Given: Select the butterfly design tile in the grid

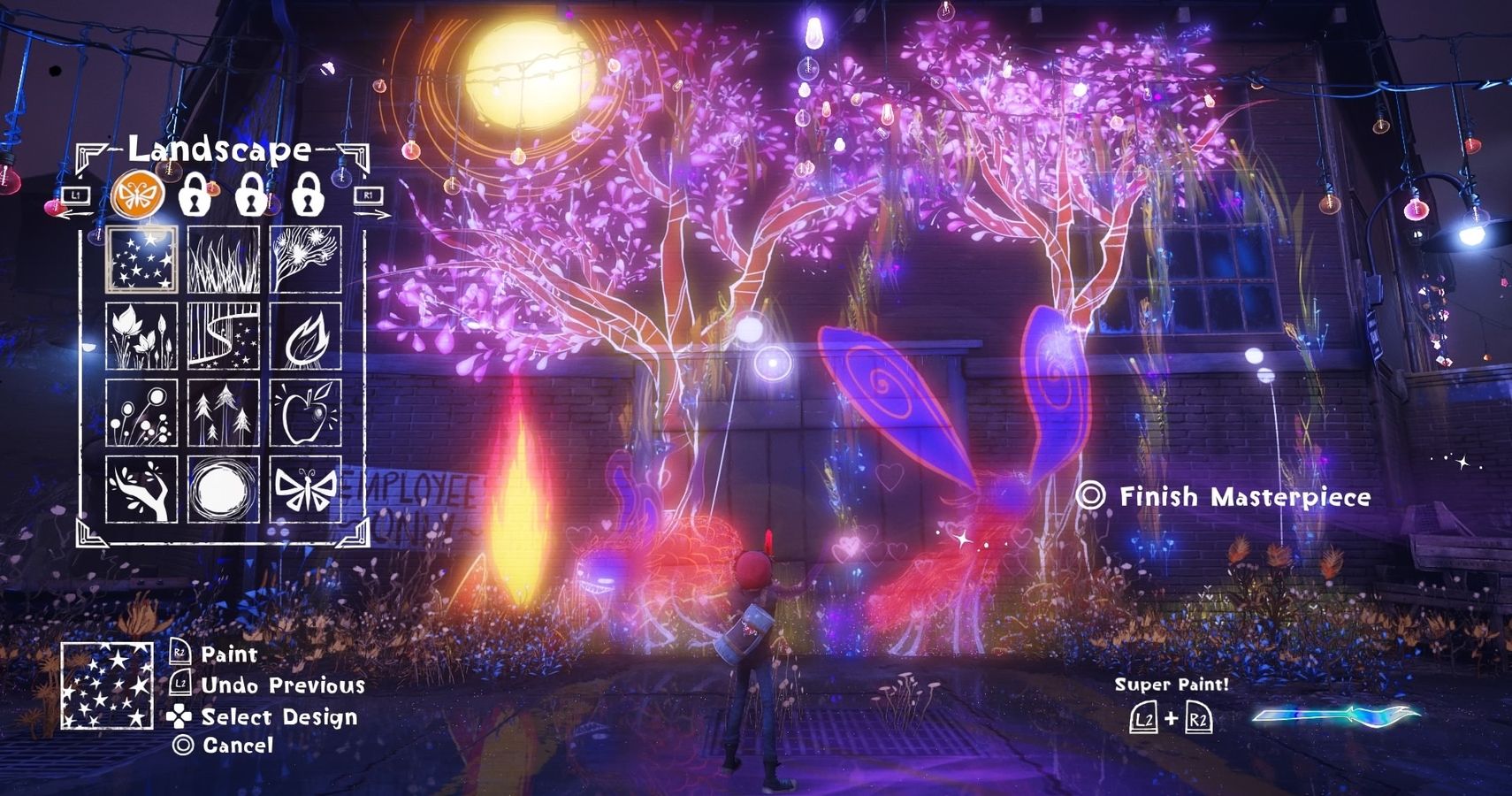Looking at the screenshot, I should tap(306, 489).
